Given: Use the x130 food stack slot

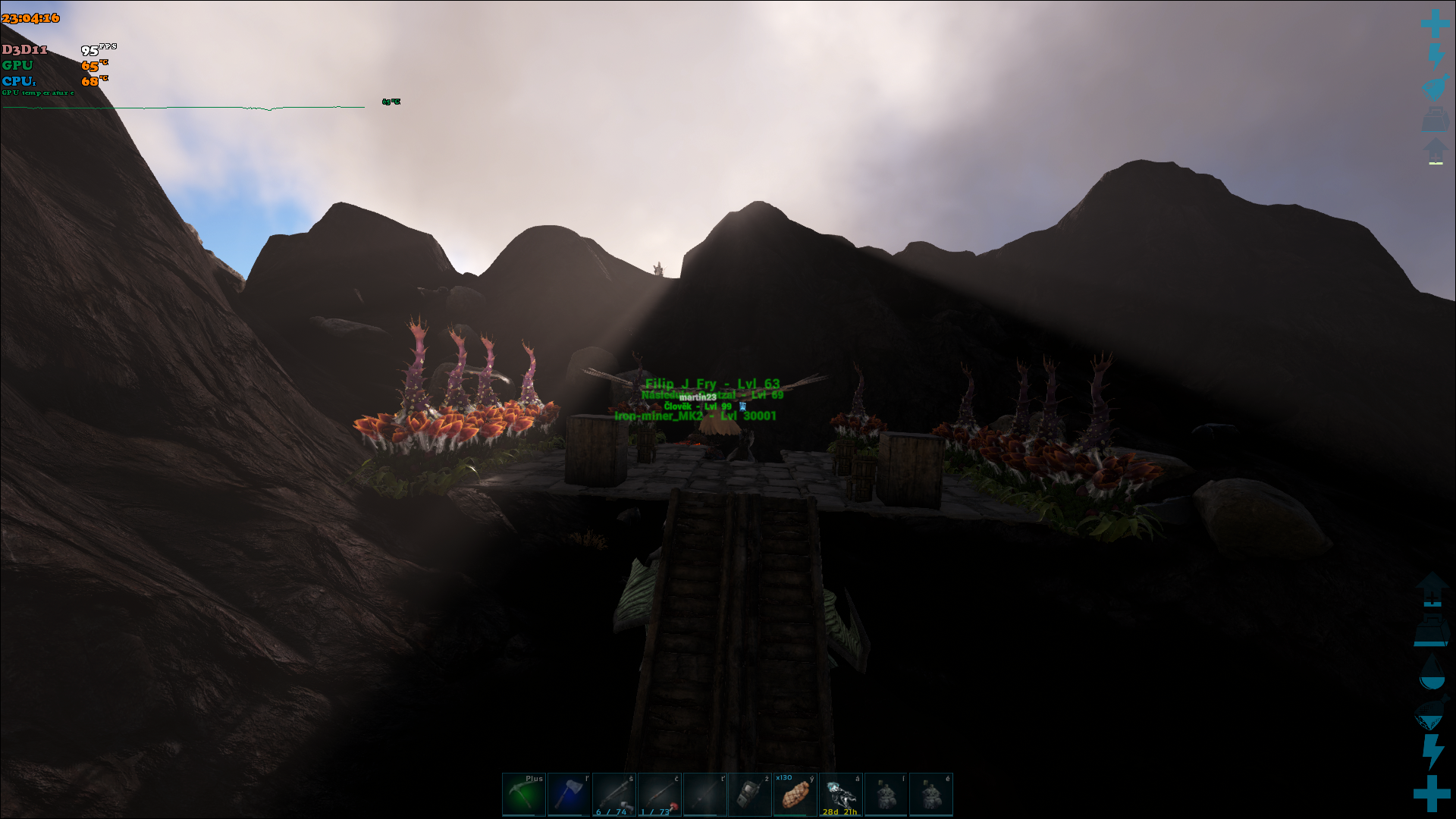Looking at the screenshot, I should (x=795, y=795).
